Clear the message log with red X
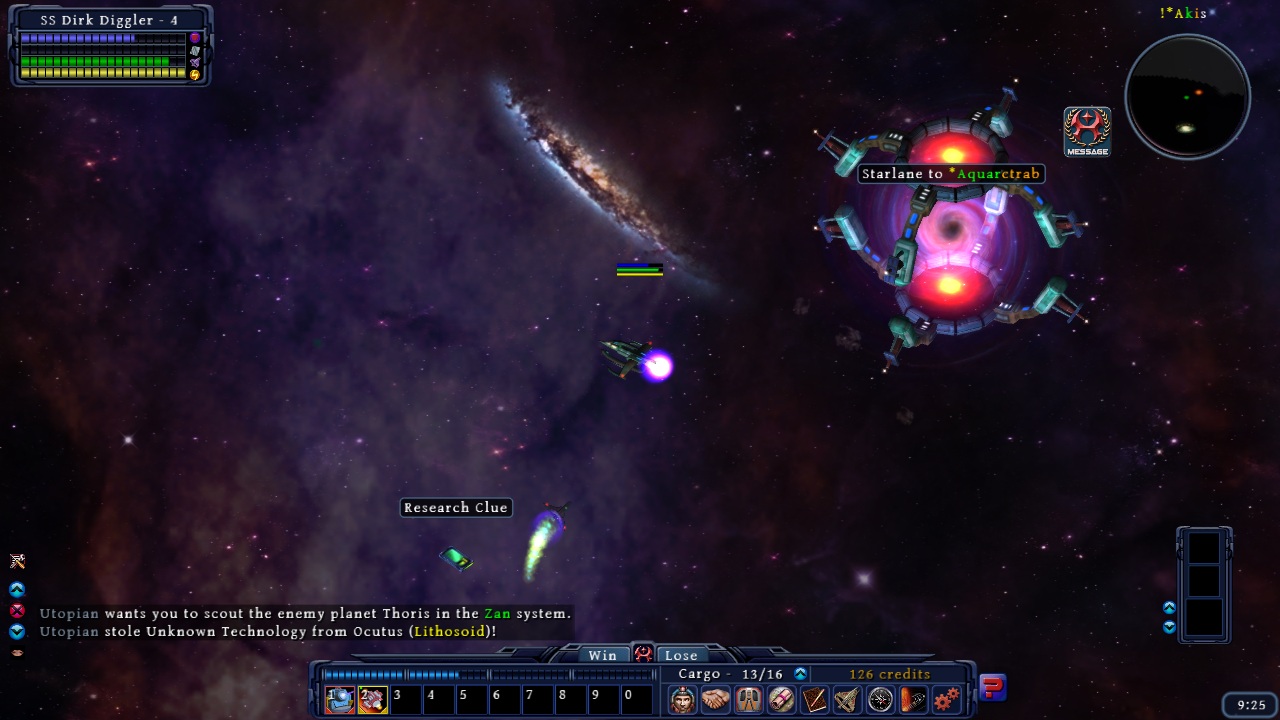 (17, 610)
